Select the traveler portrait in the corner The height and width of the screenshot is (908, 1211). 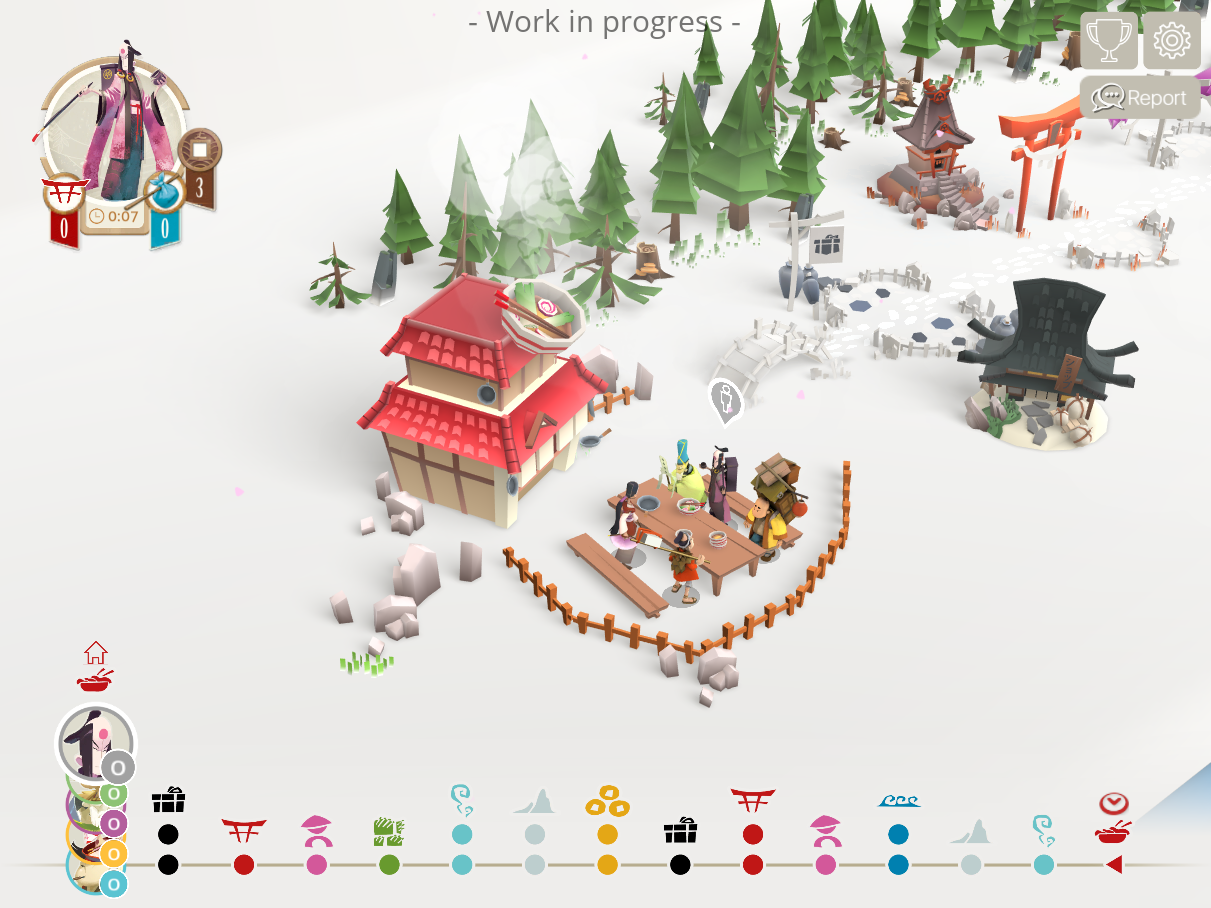114,127
